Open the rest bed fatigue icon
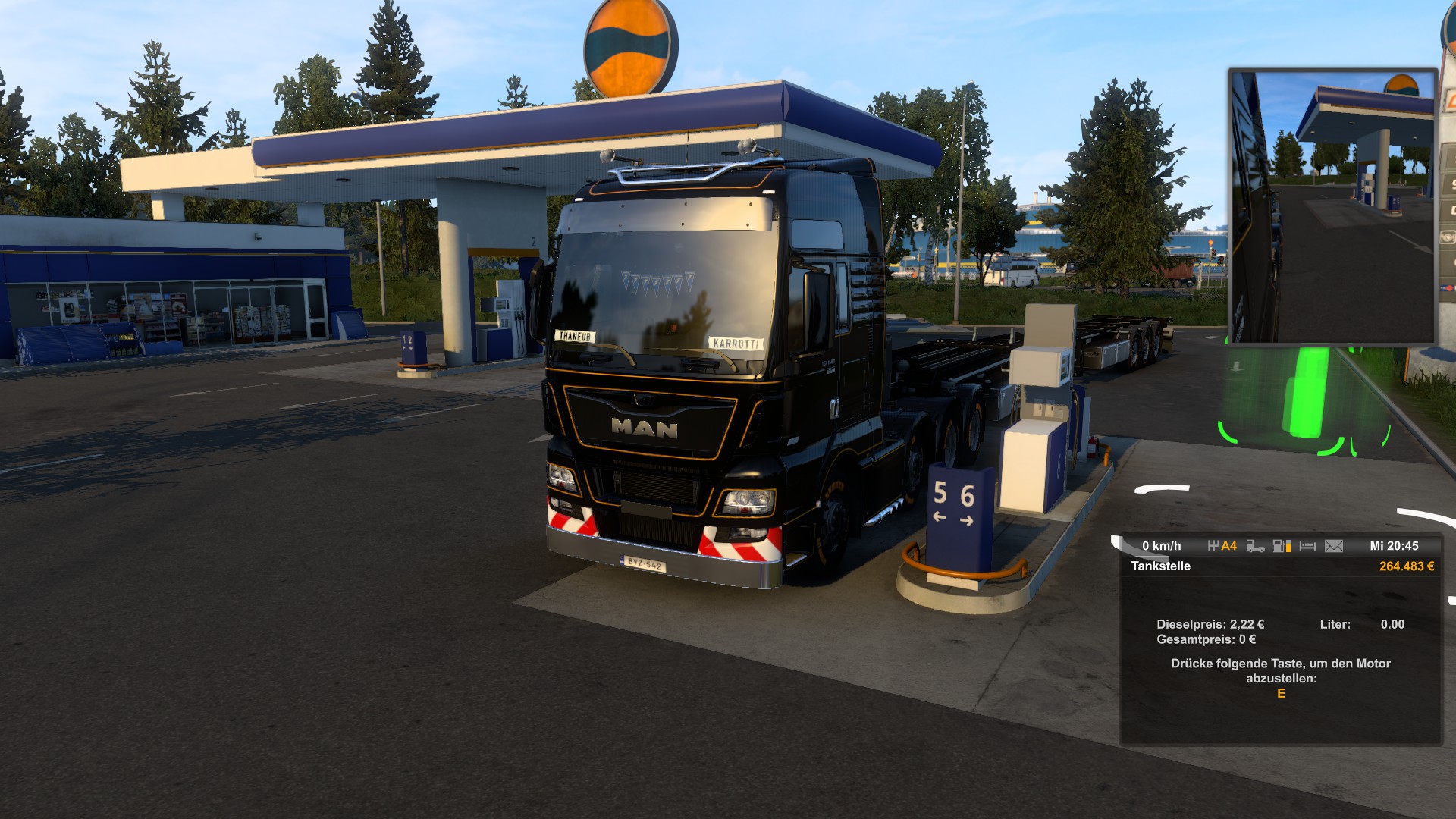 pos(1307,546)
